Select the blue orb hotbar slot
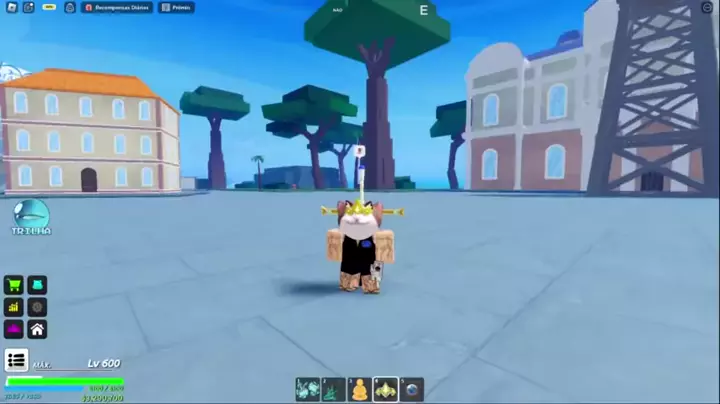720x404 pixels. tap(412, 389)
